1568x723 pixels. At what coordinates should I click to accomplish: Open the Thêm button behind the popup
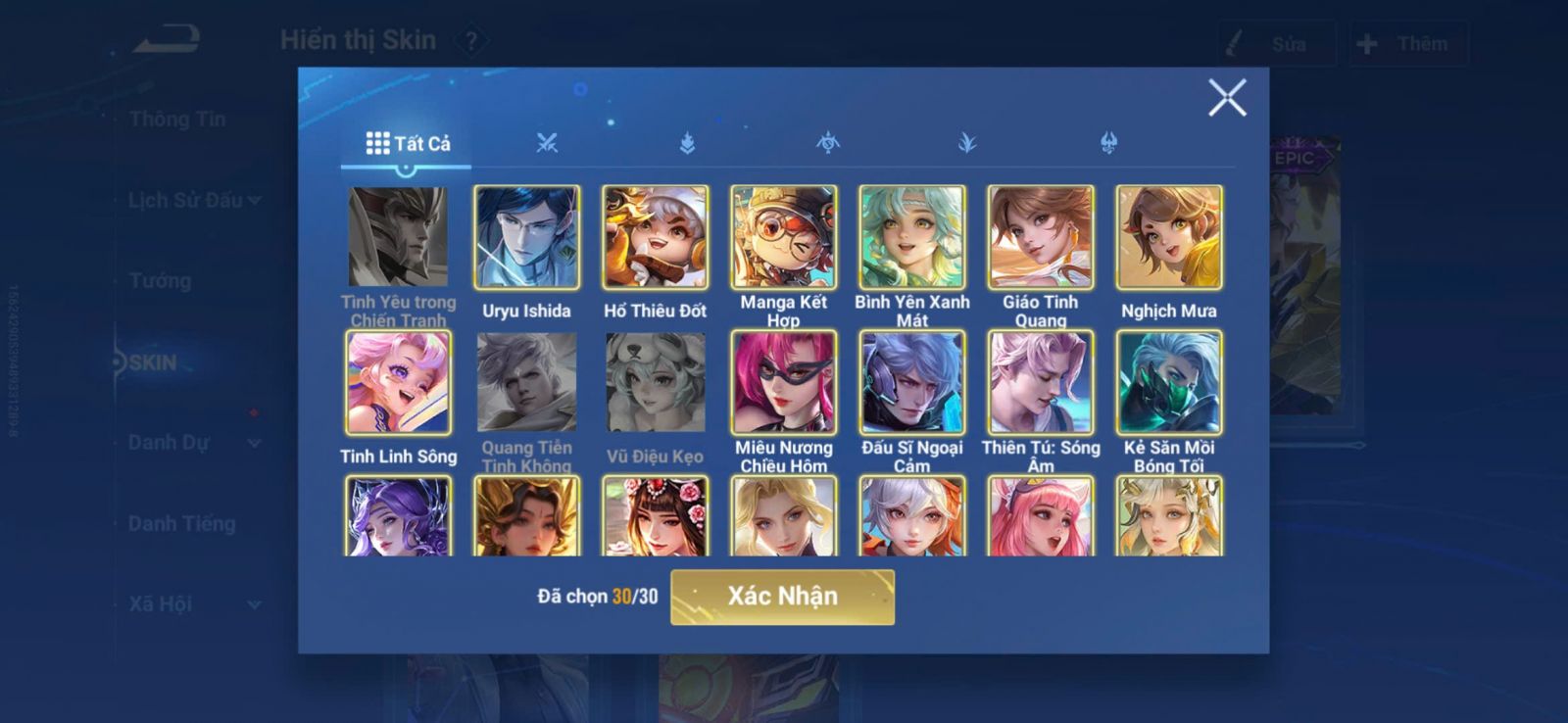tap(1407, 44)
